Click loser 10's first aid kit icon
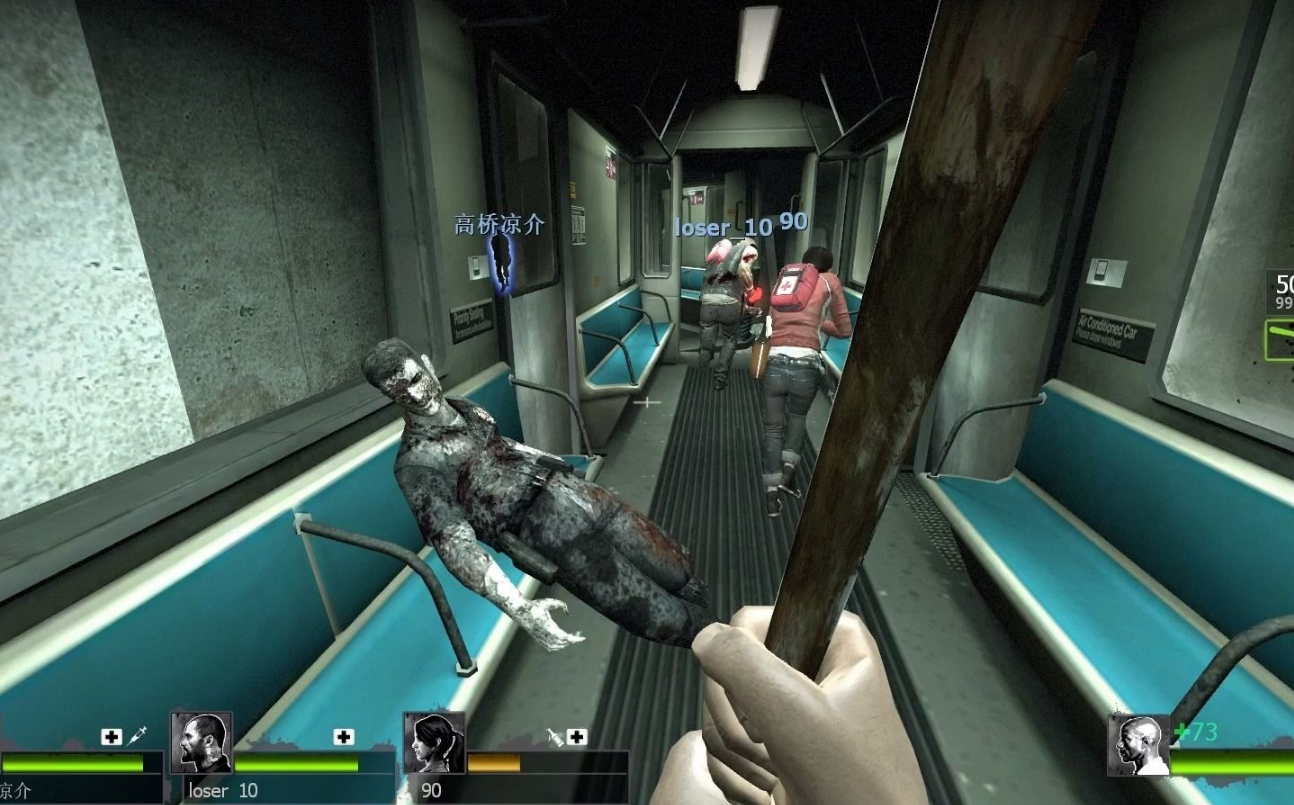The width and height of the screenshot is (1294, 805). 344,737
